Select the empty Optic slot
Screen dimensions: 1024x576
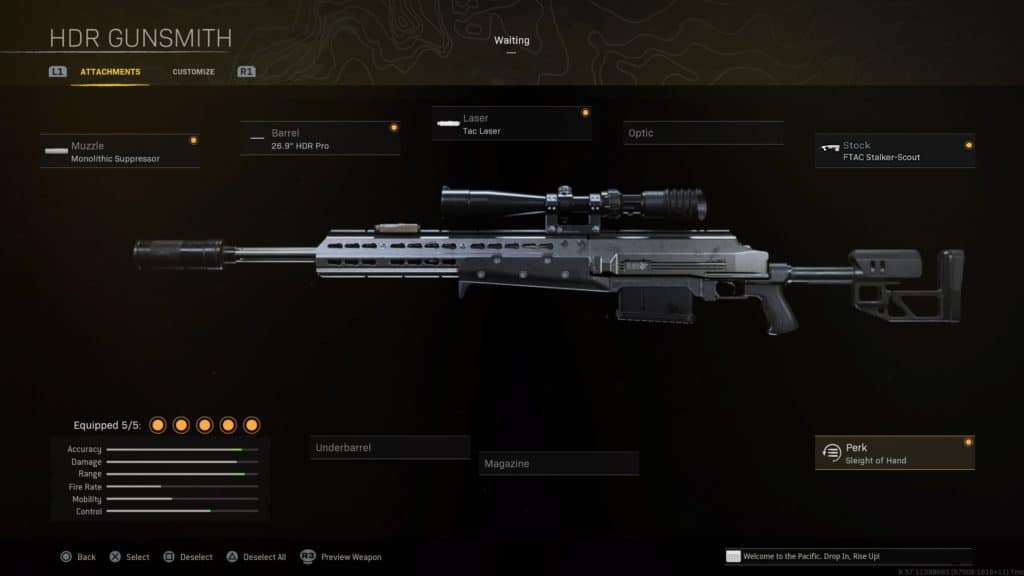[x=703, y=133]
